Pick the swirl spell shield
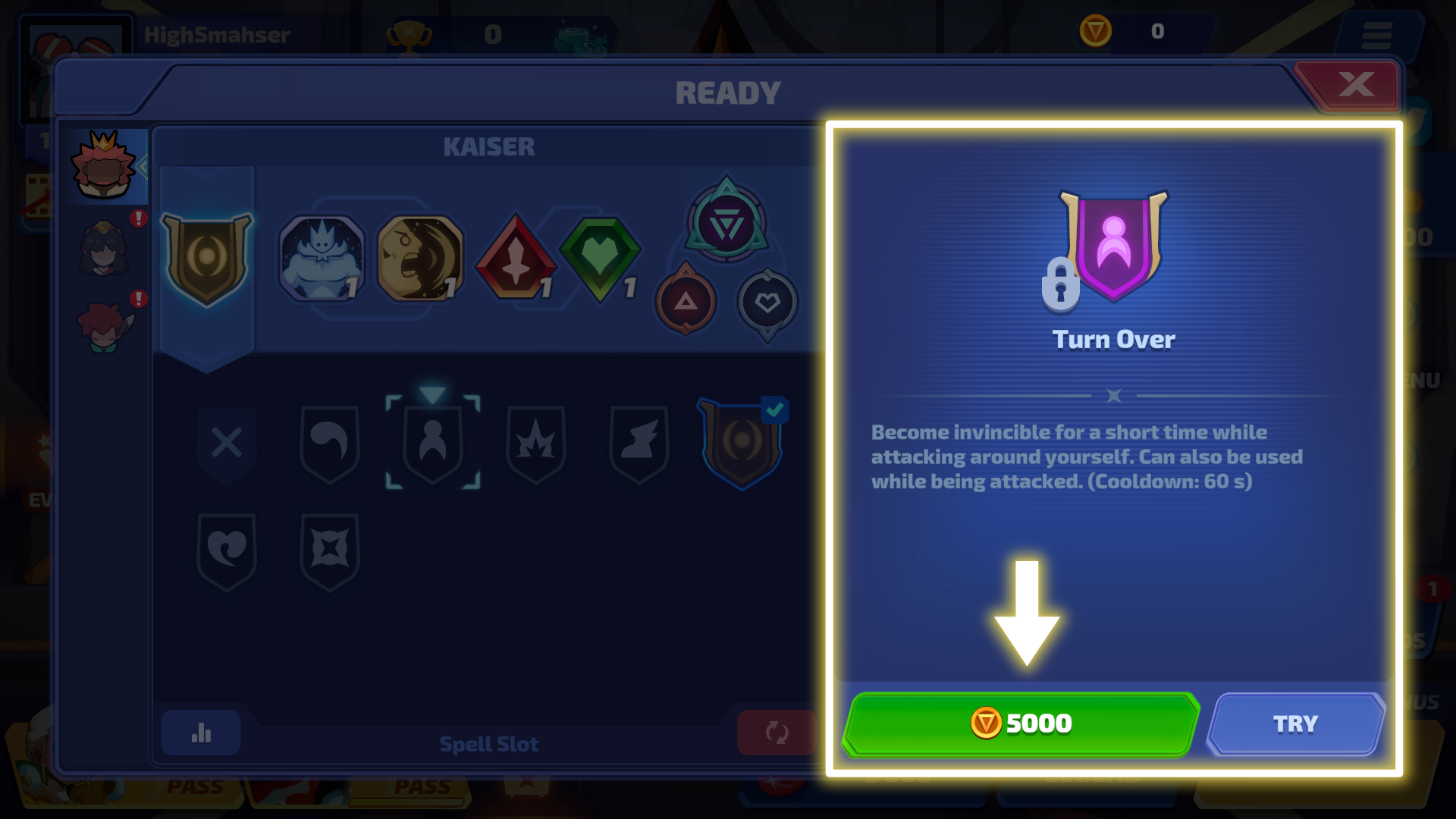The height and width of the screenshot is (819, 1456). pos(330,443)
